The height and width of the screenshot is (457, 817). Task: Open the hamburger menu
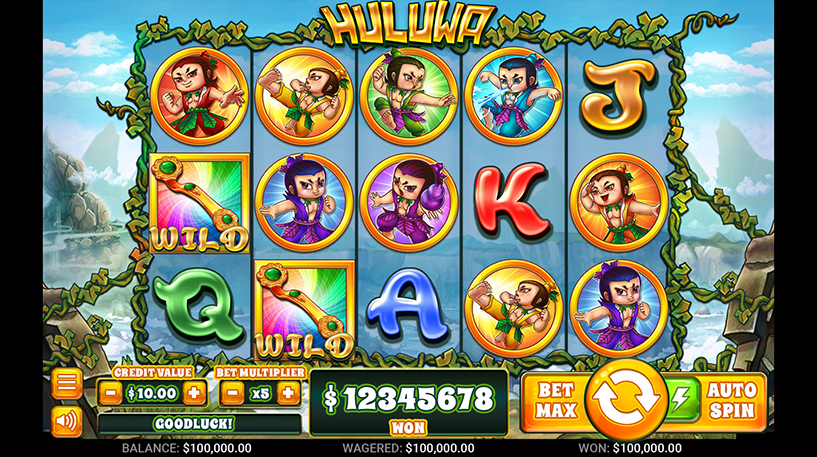(67, 384)
